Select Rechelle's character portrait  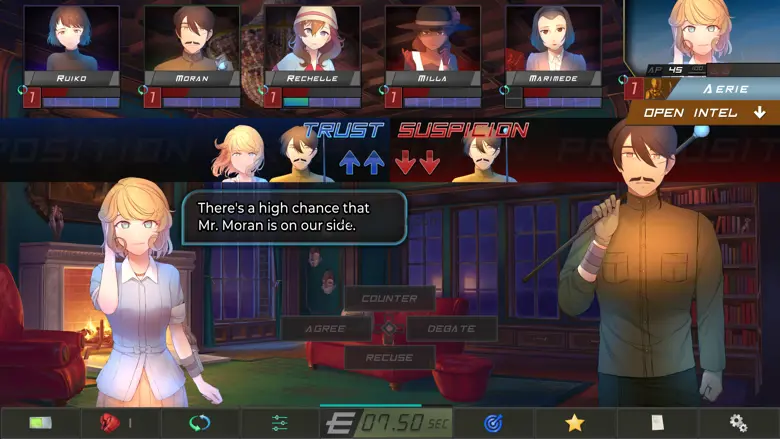point(312,39)
